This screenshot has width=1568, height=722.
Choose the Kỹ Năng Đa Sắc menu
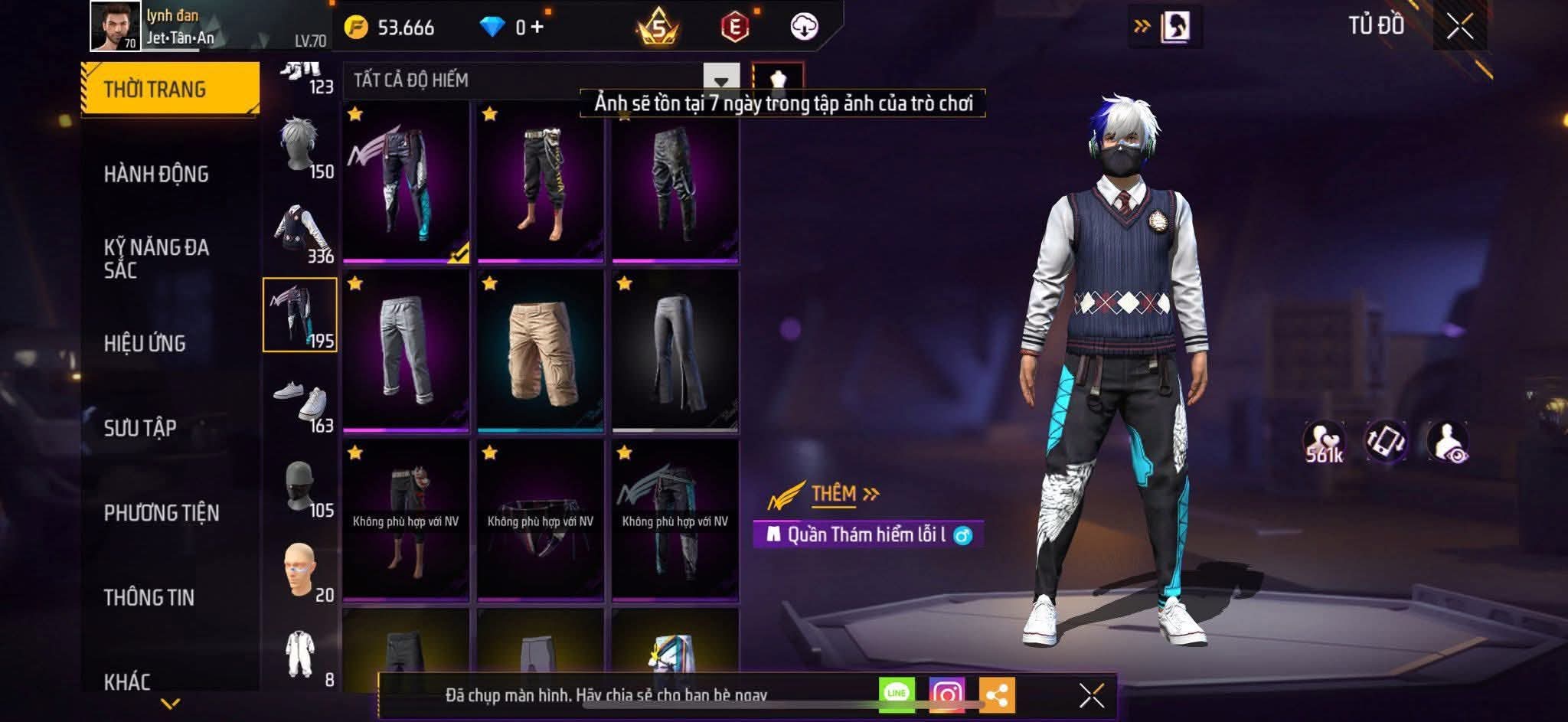click(156, 259)
